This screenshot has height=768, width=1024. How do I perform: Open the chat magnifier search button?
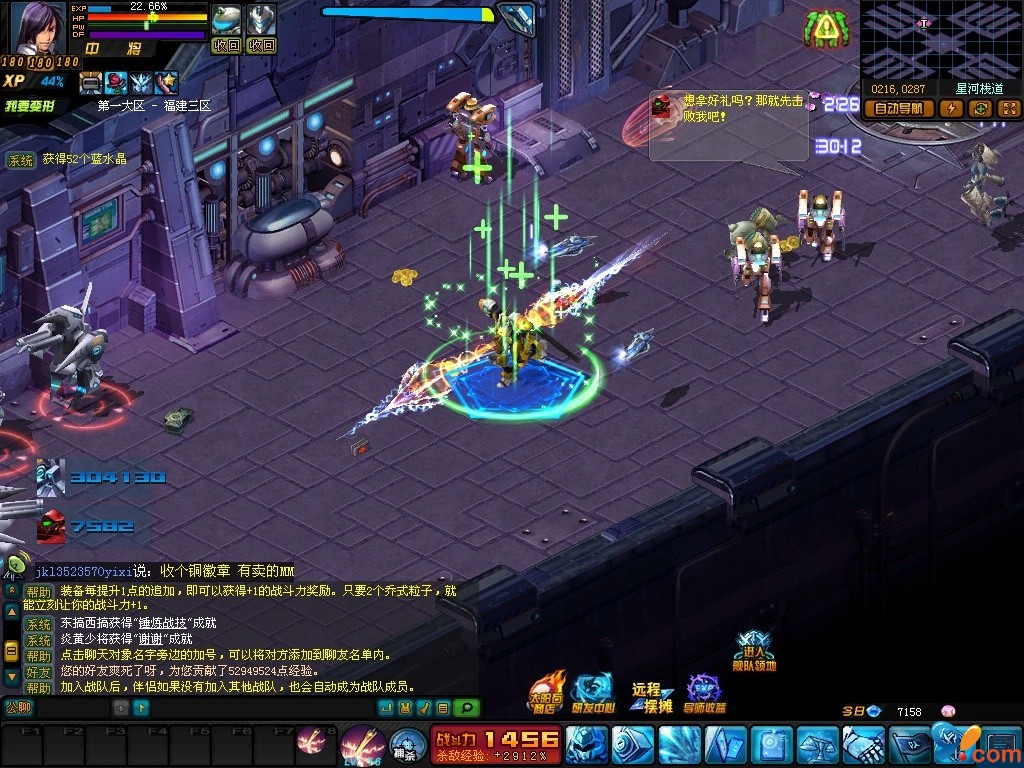point(466,708)
